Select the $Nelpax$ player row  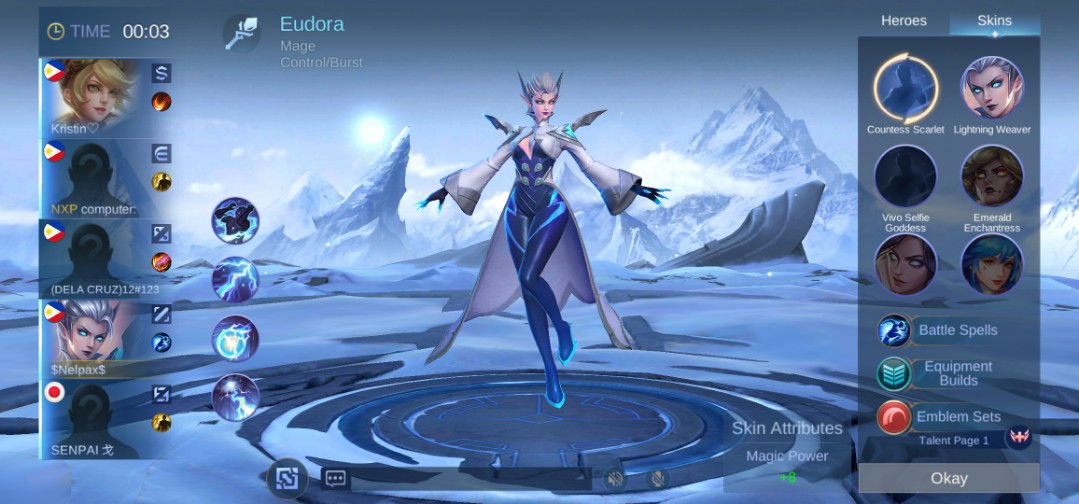click(x=106, y=338)
